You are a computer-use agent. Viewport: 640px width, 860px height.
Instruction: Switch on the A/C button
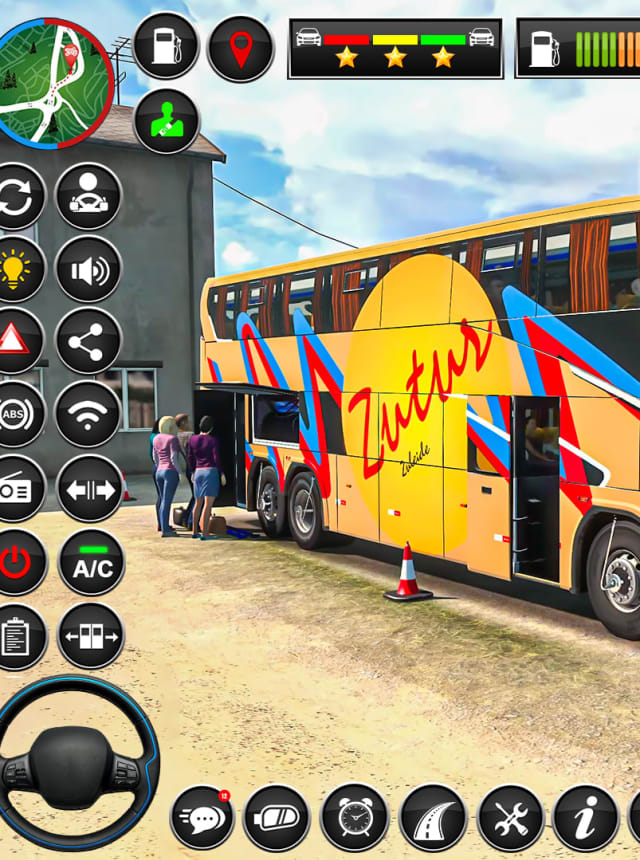click(x=91, y=562)
